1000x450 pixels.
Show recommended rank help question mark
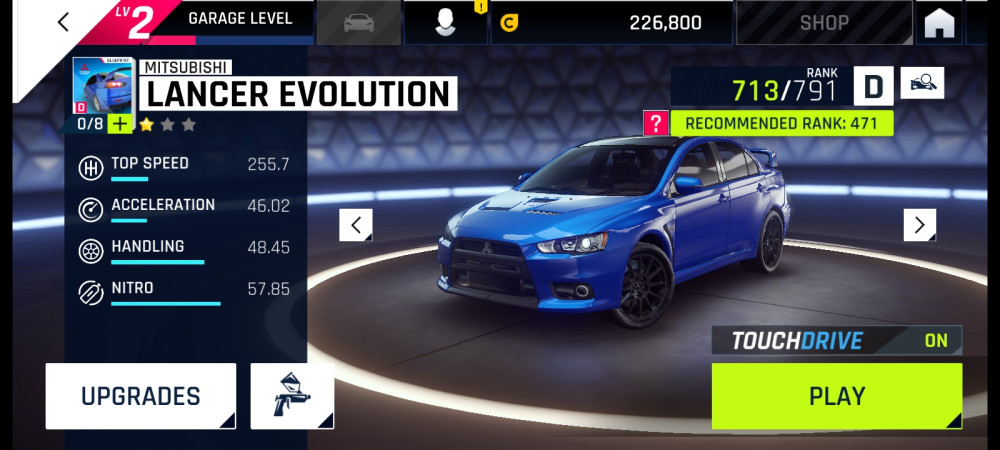(656, 124)
